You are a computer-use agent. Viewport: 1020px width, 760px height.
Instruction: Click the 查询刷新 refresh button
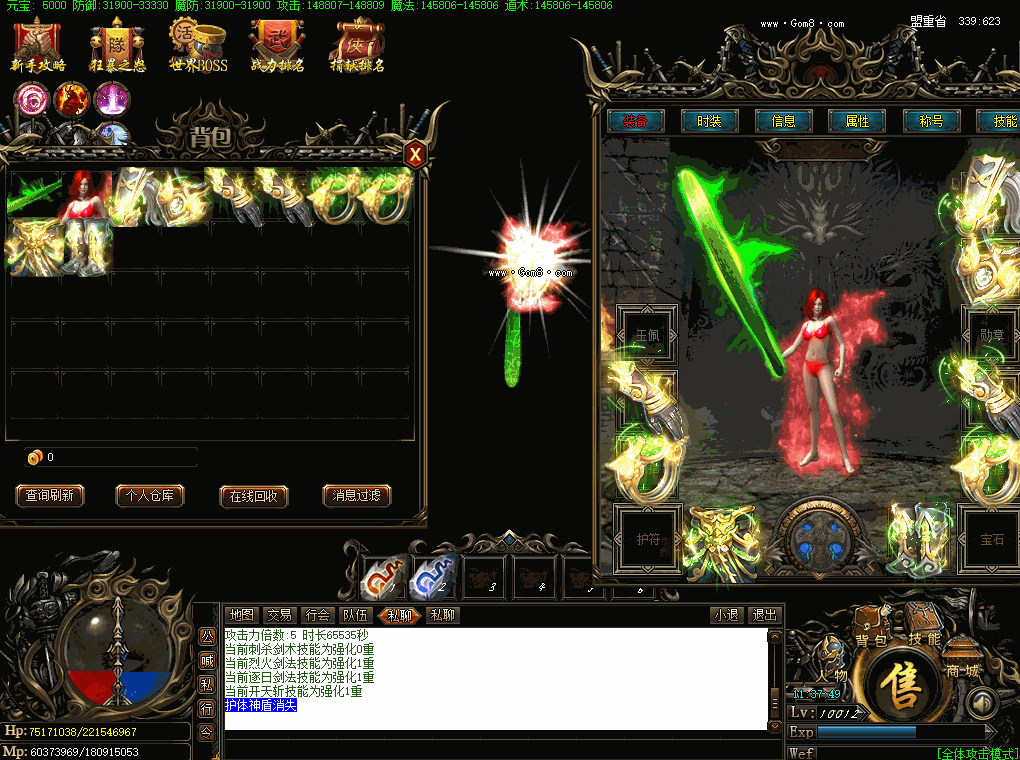(50, 496)
